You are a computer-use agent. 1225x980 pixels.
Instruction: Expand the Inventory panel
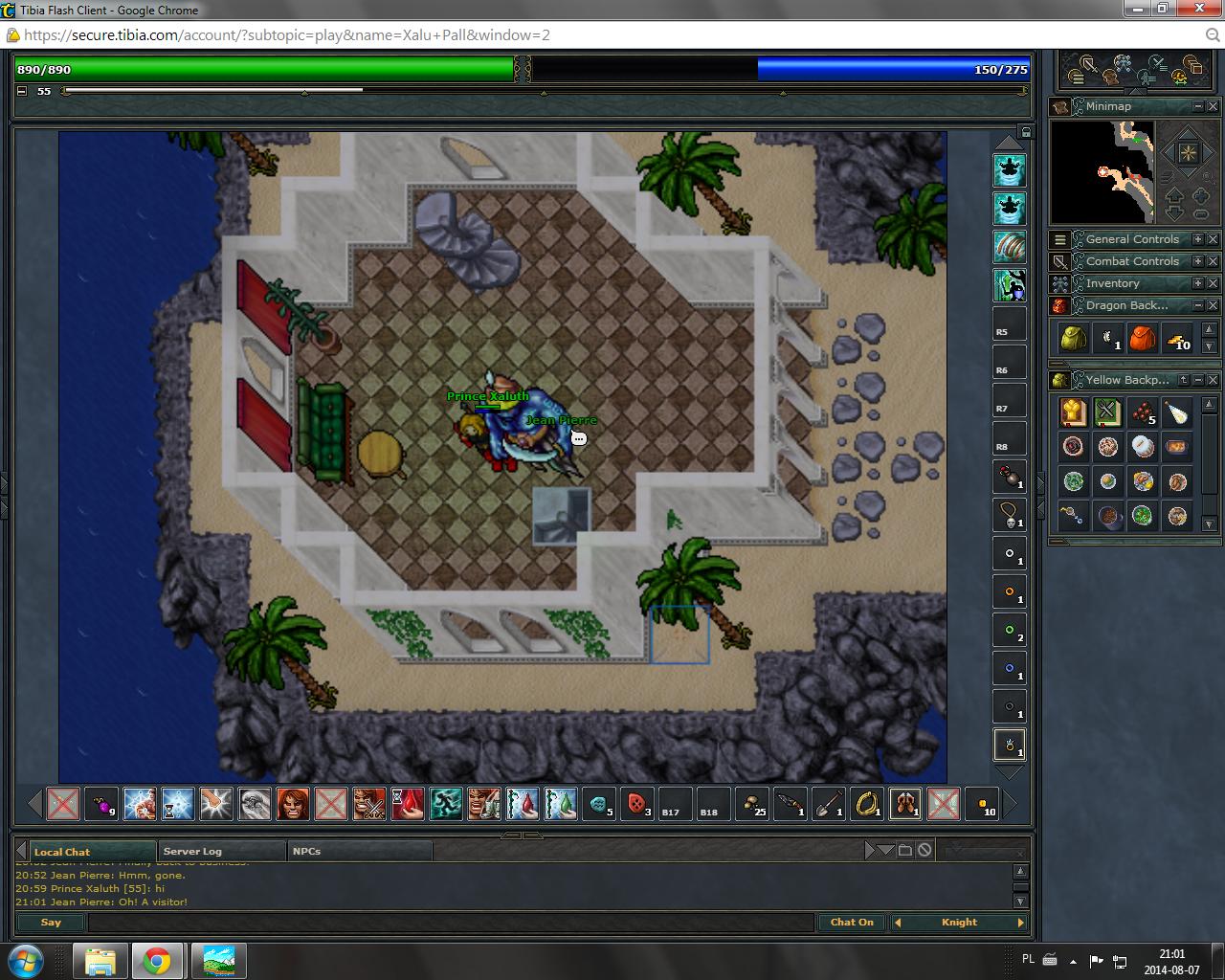point(1197,283)
